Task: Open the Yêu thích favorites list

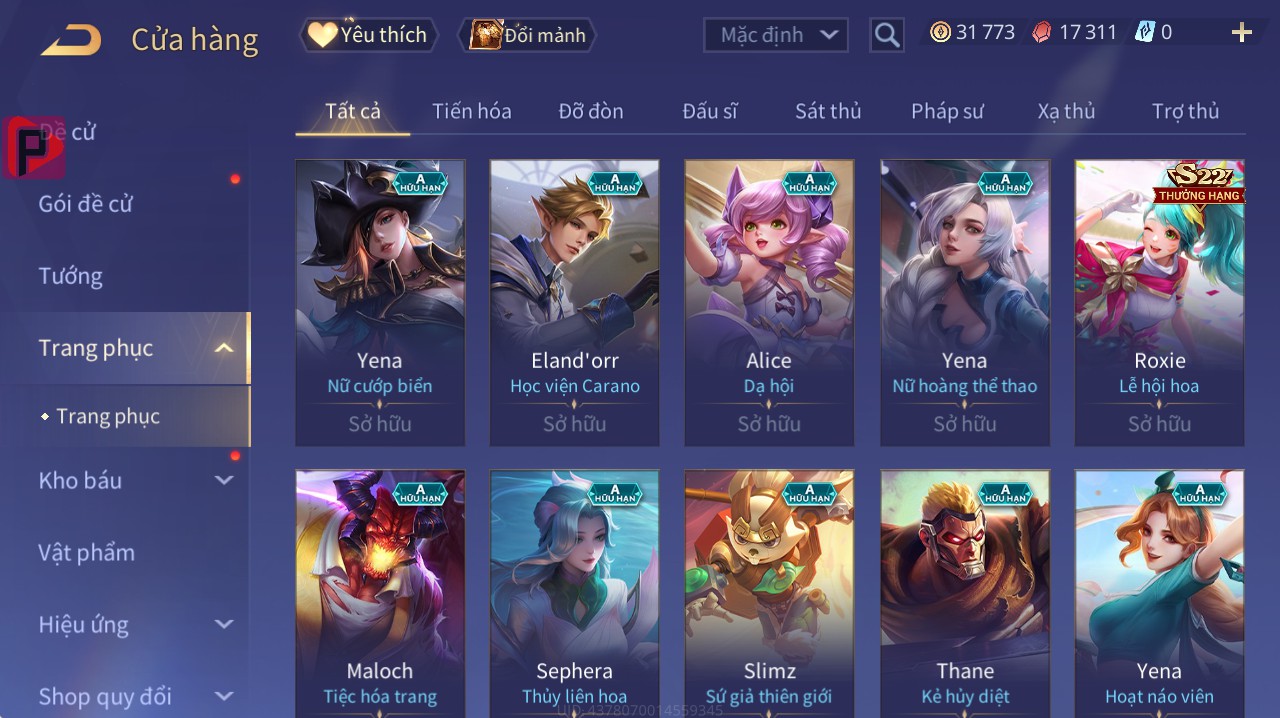Action: coord(368,35)
